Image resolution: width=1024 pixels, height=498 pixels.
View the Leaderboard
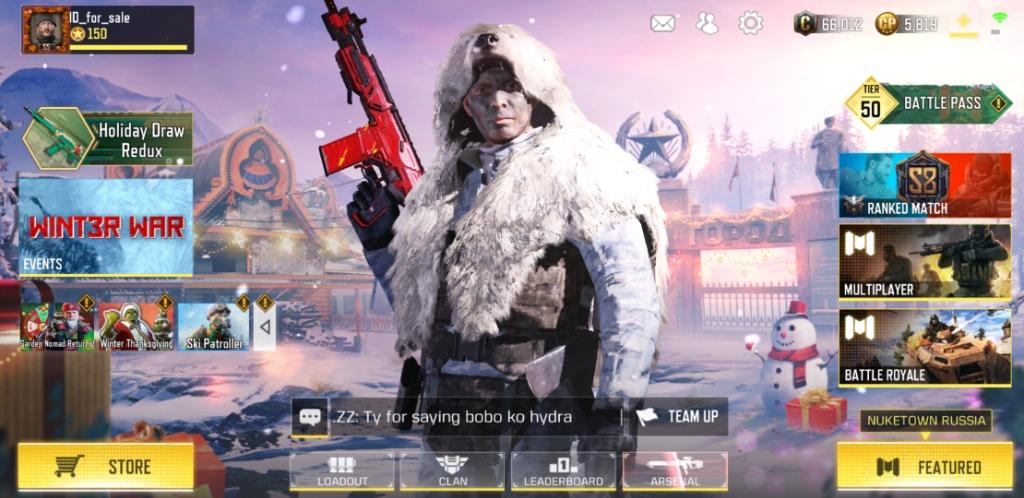click(x=563, y=471)
